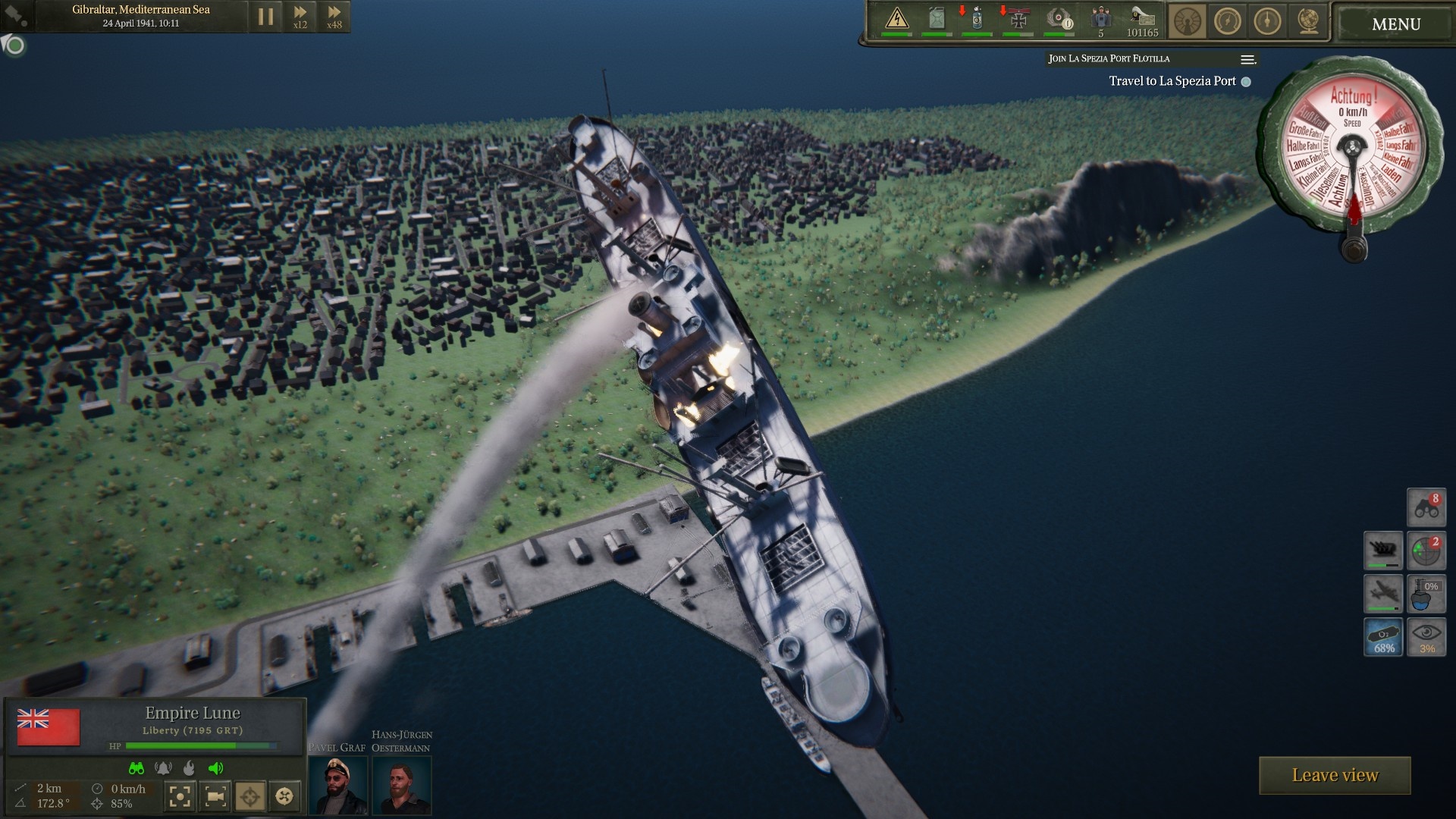Click the crew icon showing 5 sailors
The image size is (1456, 819).
click(x=1100, y=20)
